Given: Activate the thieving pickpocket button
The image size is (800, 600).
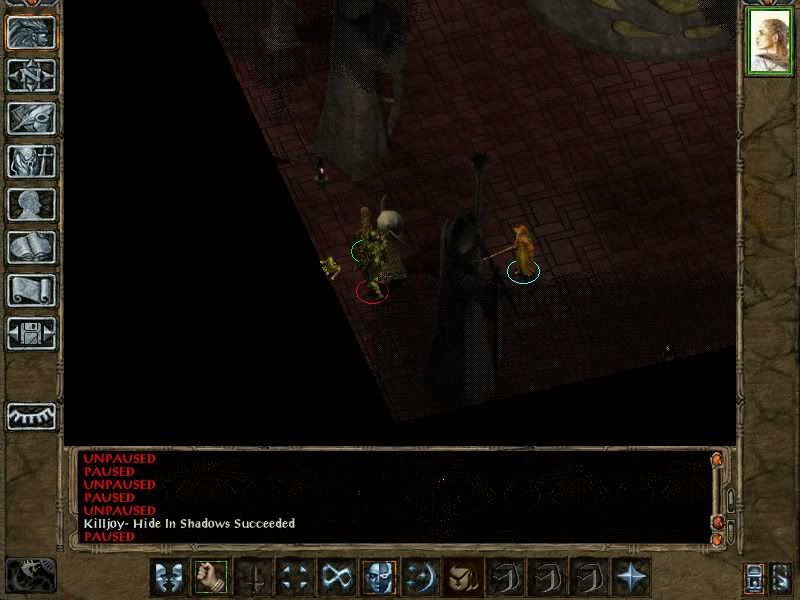Looking at the screenshot, I should [463, 576].
